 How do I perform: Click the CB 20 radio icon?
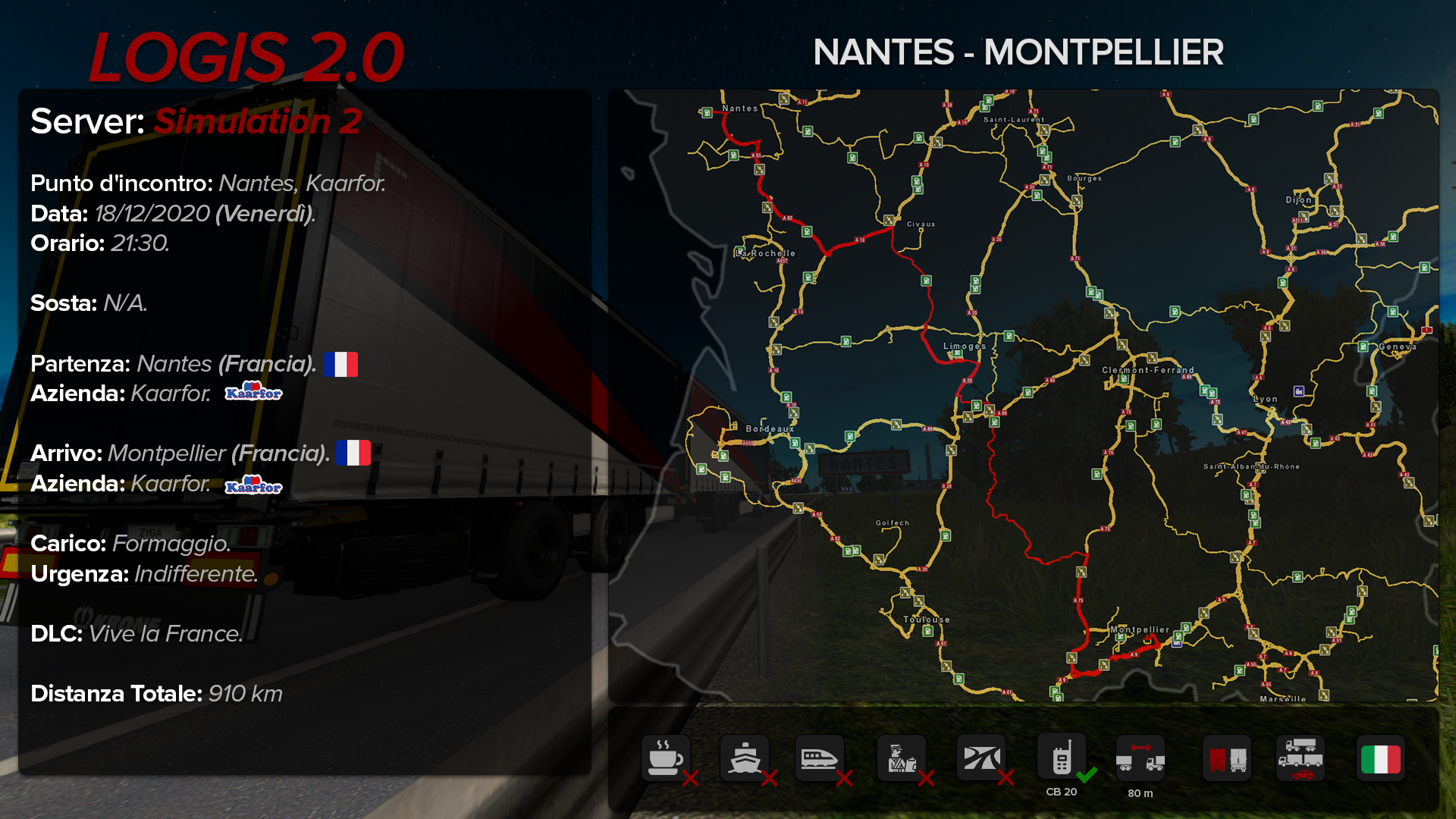1061,758
